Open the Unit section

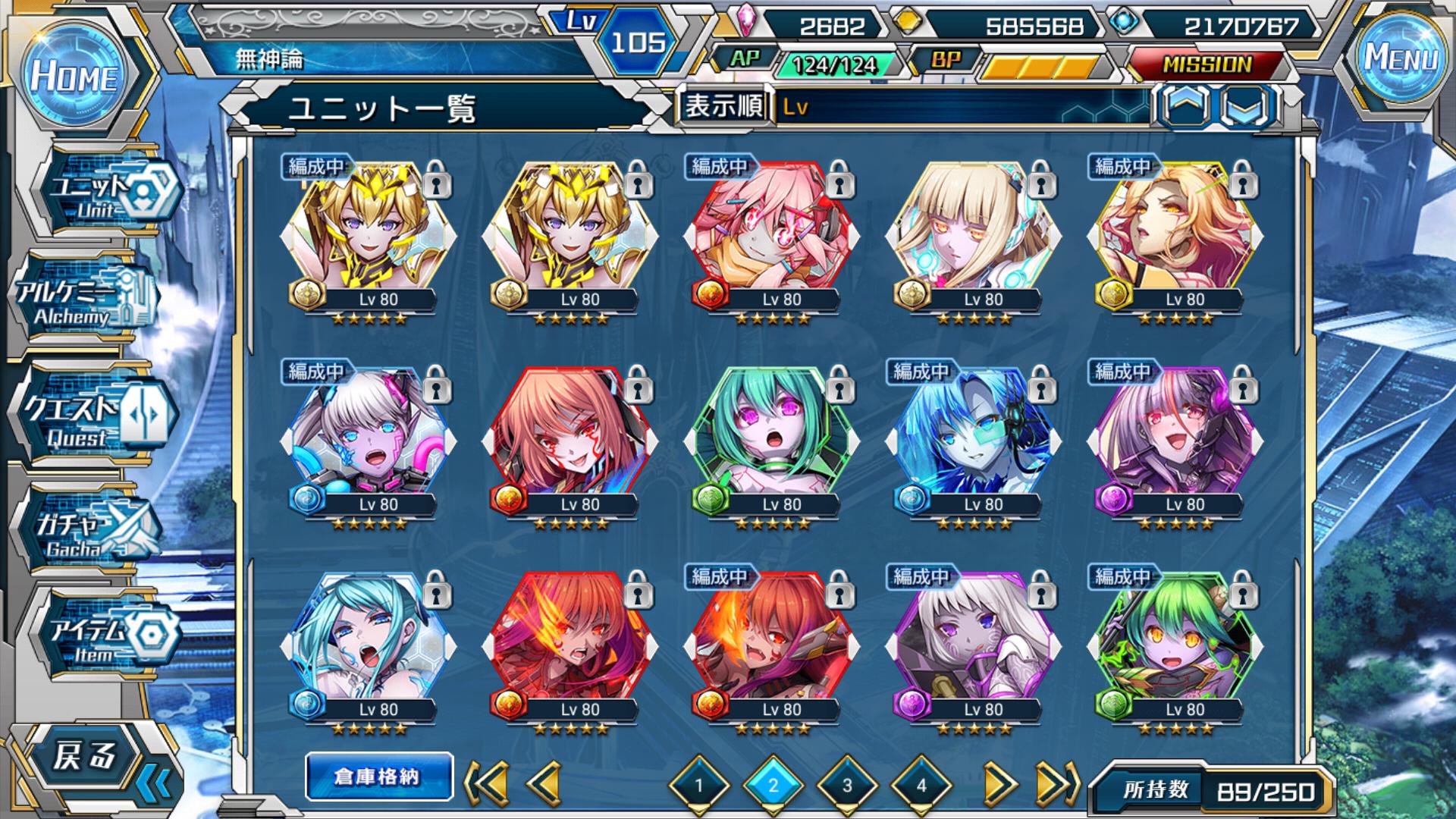(106, 194)
